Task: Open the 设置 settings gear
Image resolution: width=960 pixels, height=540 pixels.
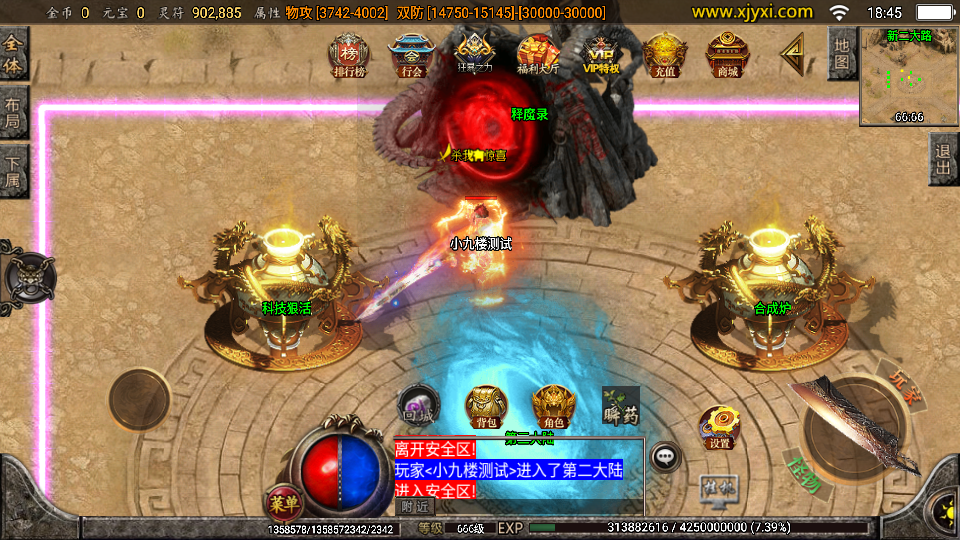Action: click(718, 427)
